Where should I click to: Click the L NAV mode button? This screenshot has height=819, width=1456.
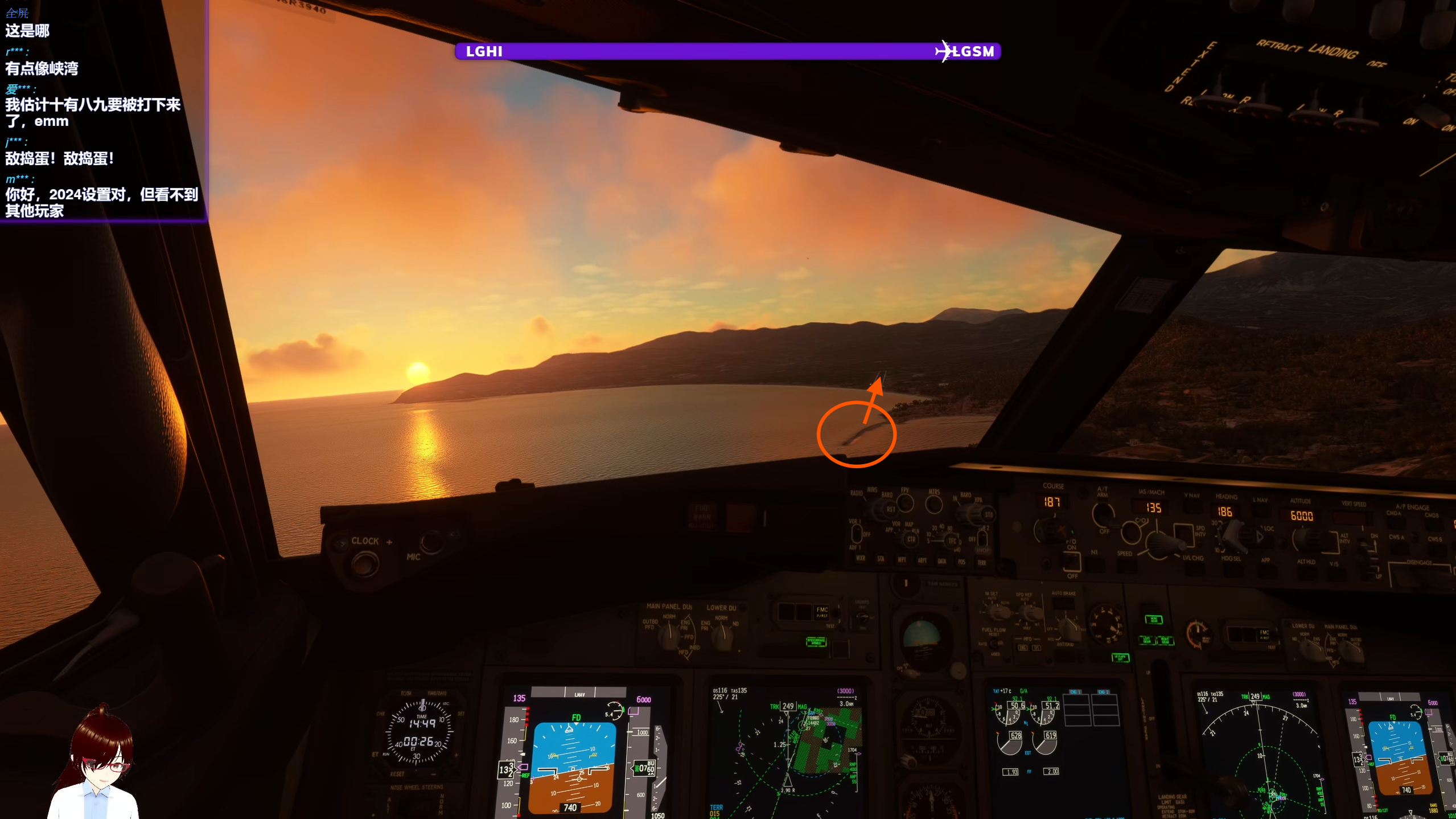click(1260, 510)
